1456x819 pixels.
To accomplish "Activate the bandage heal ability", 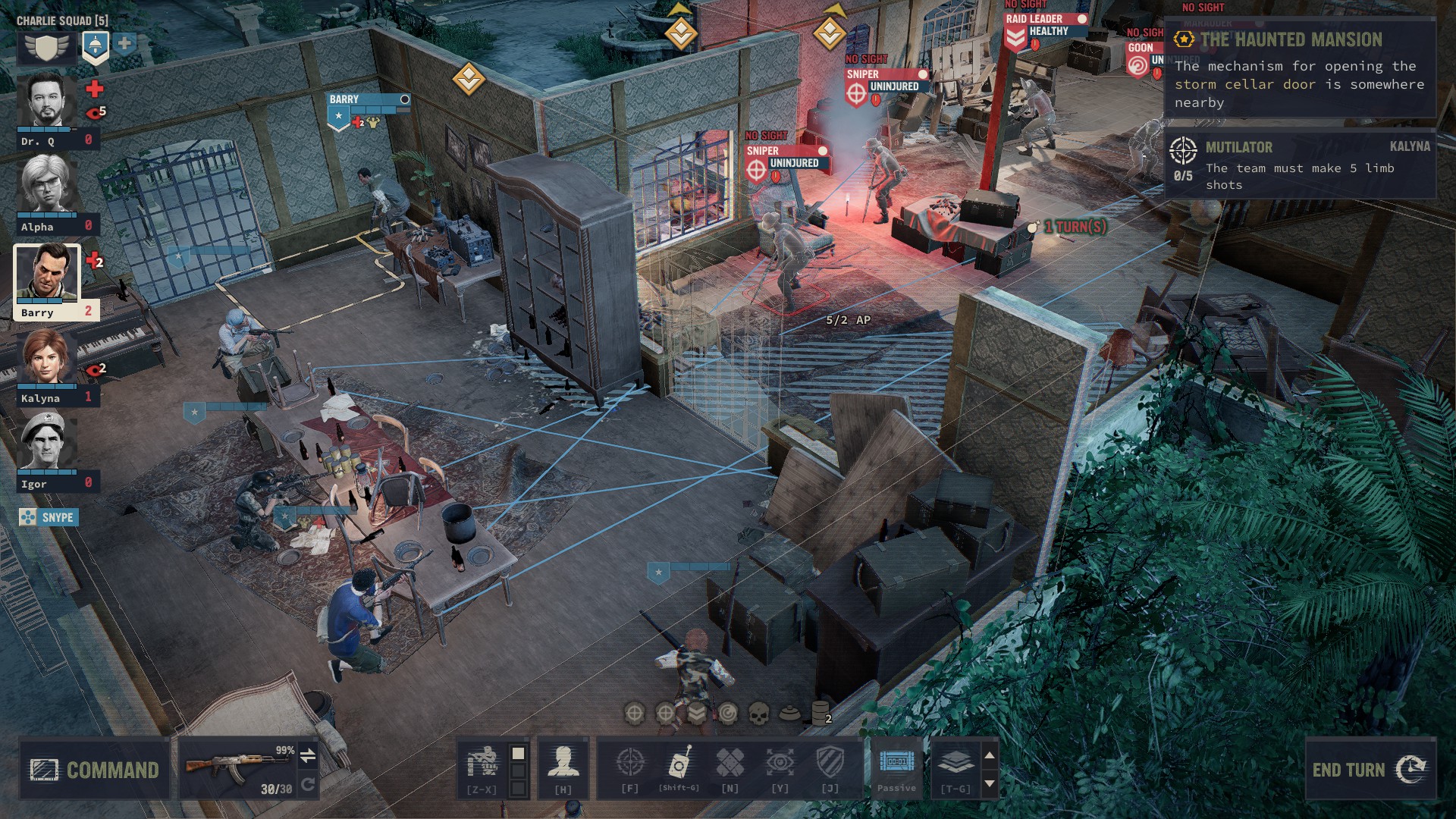I will click(730, 764).
